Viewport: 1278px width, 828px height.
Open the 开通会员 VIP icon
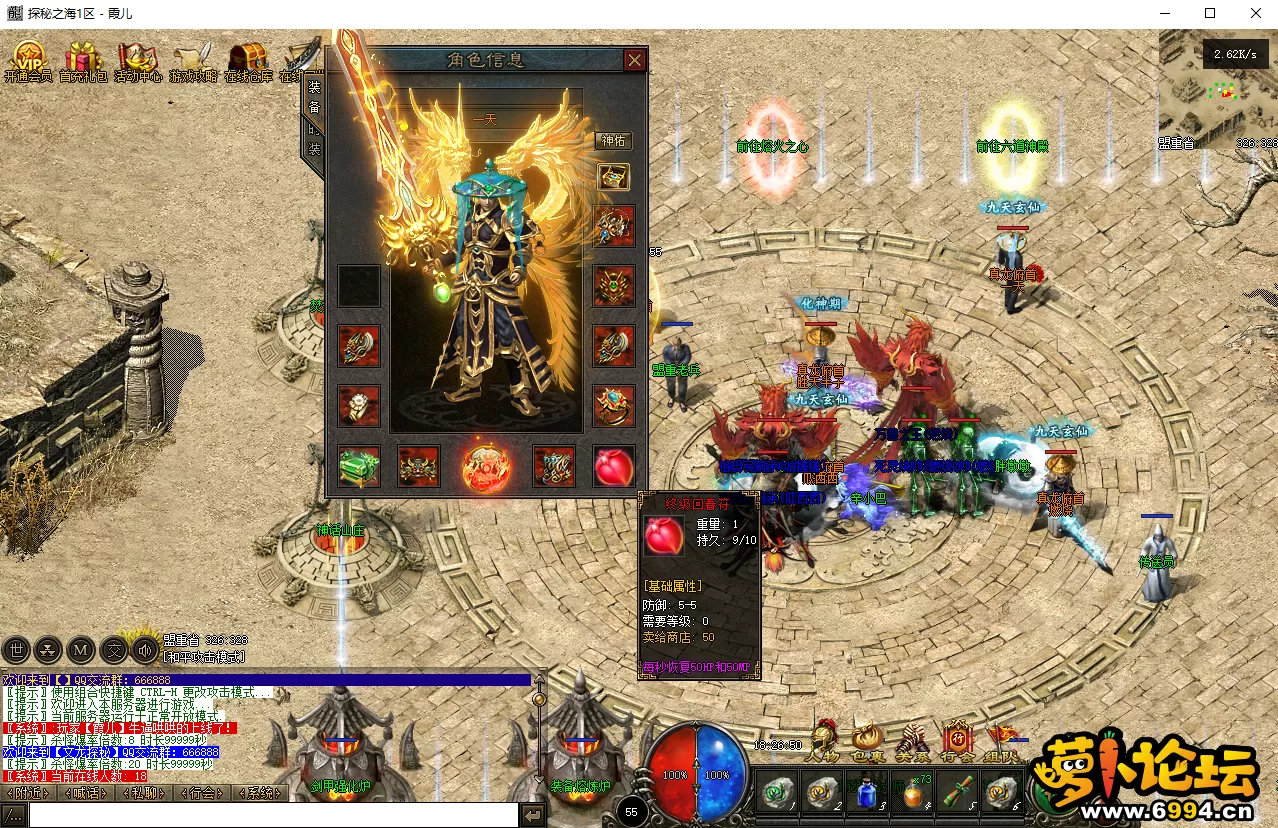point(28,58)
